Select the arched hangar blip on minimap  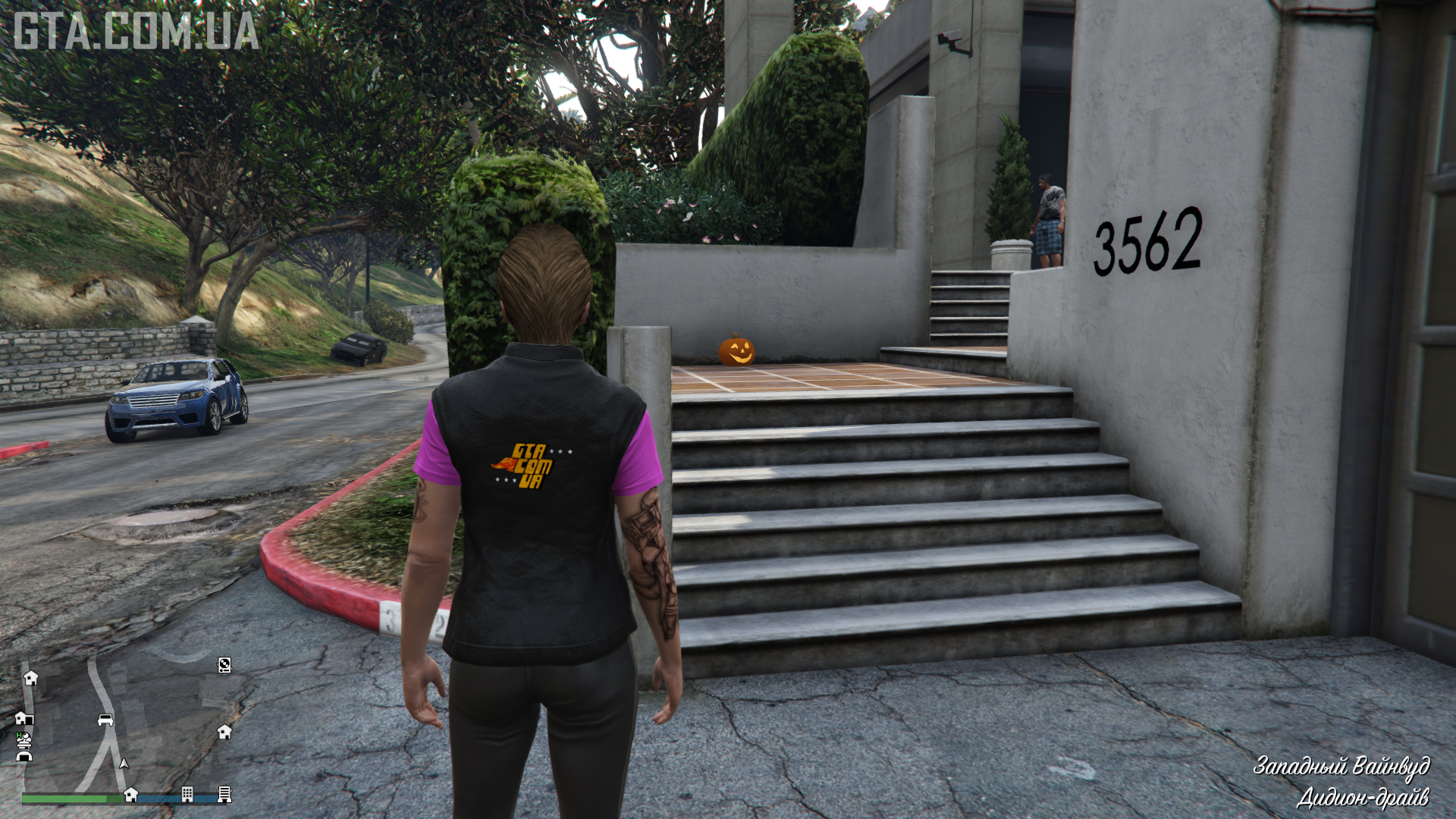coord(24,755)
